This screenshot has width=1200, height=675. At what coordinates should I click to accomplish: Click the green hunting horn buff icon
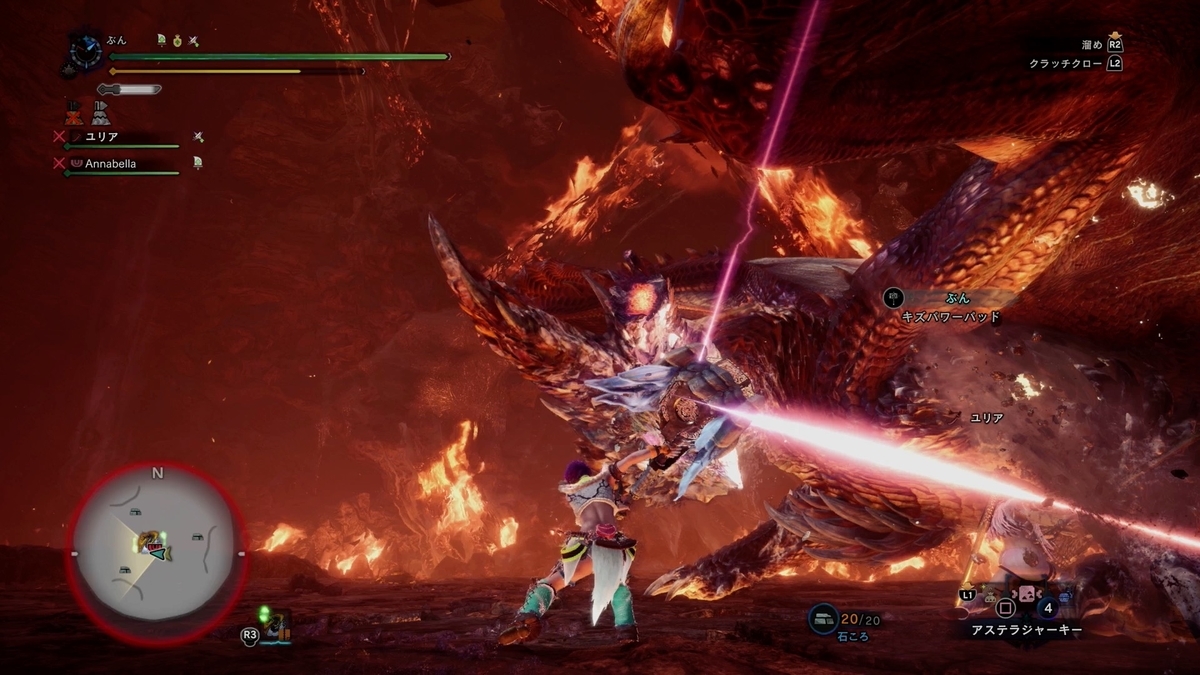pos(161,40)
